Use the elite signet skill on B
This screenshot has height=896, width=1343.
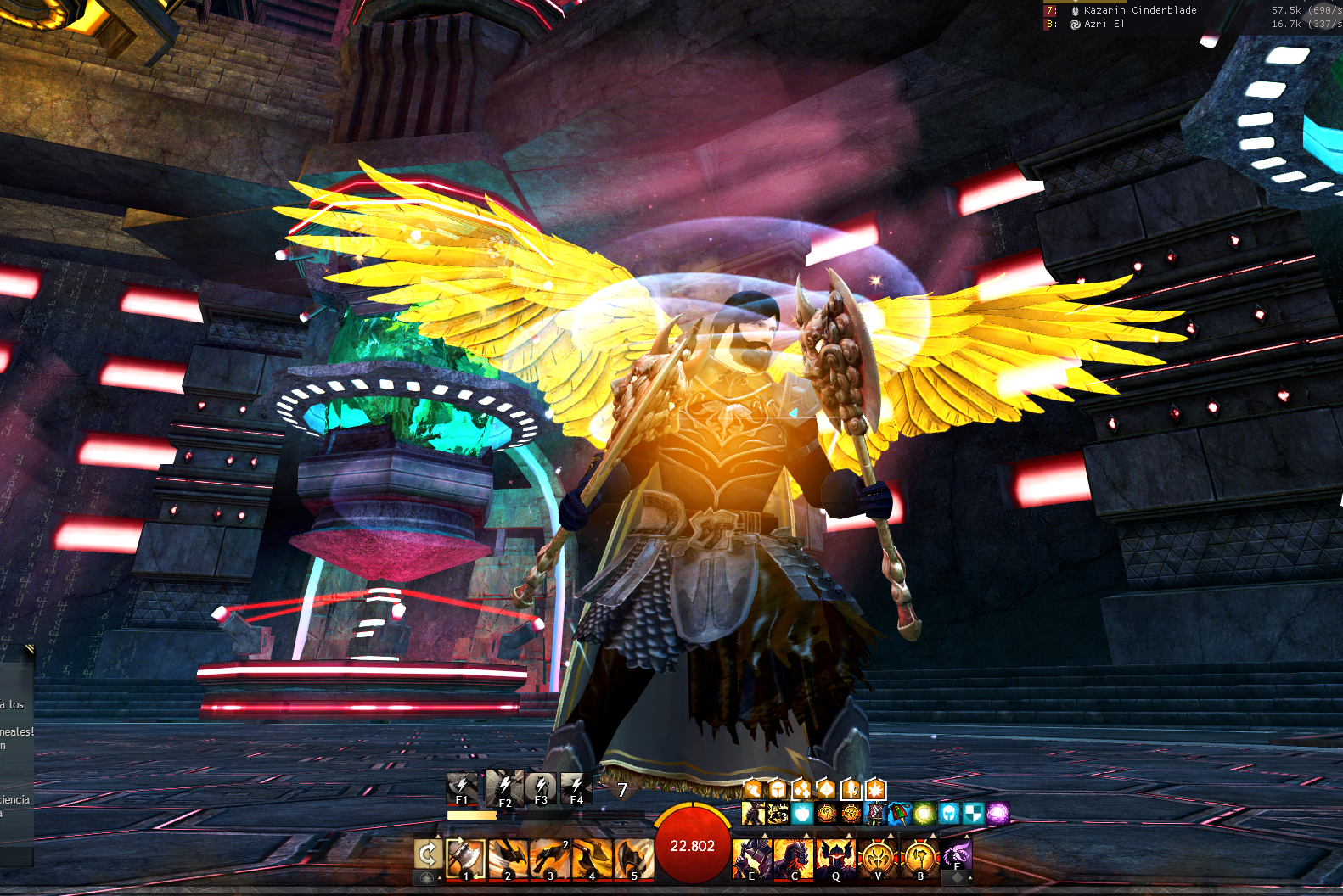tap(920, 858)
